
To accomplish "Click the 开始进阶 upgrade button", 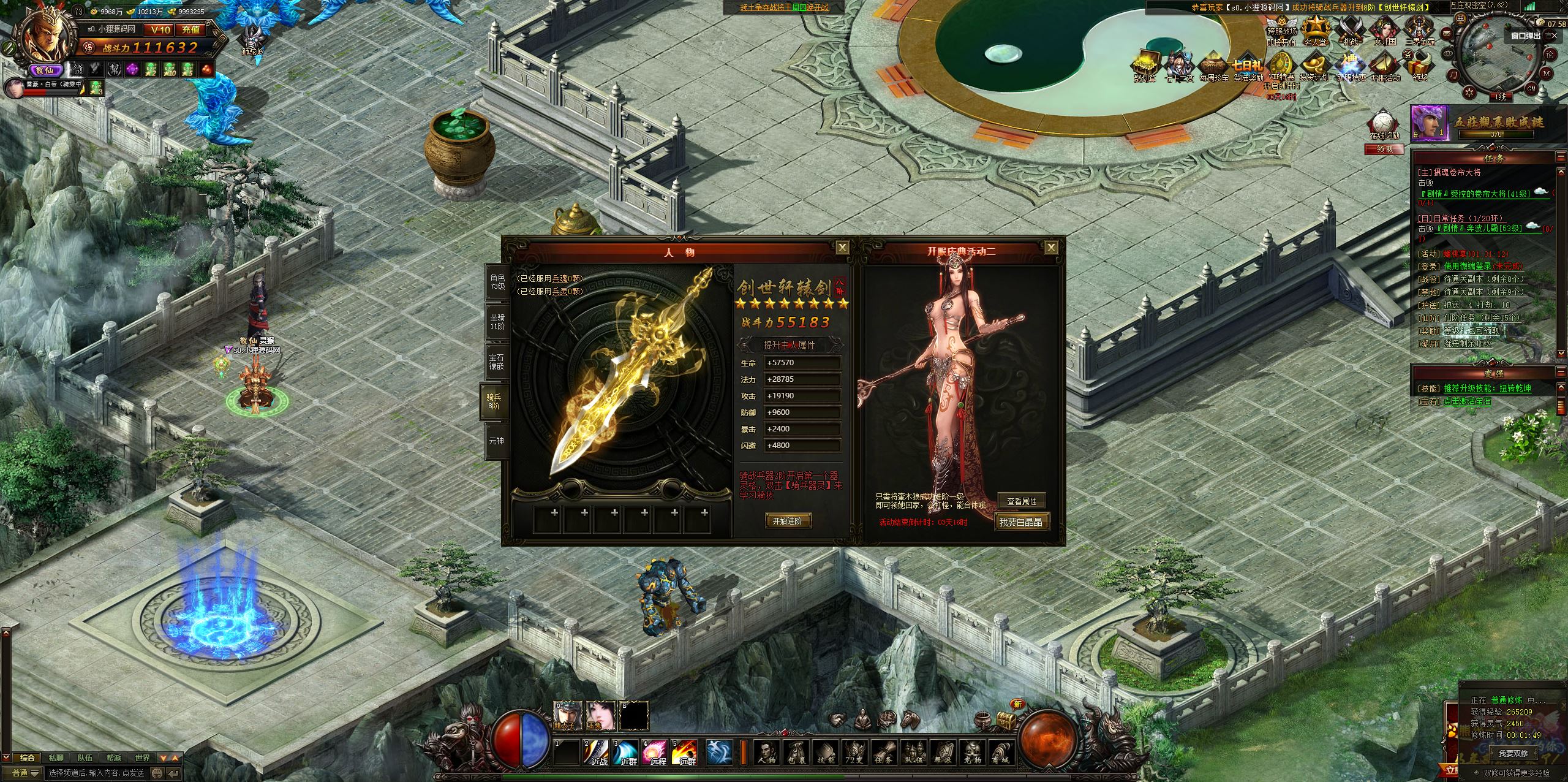I will 788,521.
